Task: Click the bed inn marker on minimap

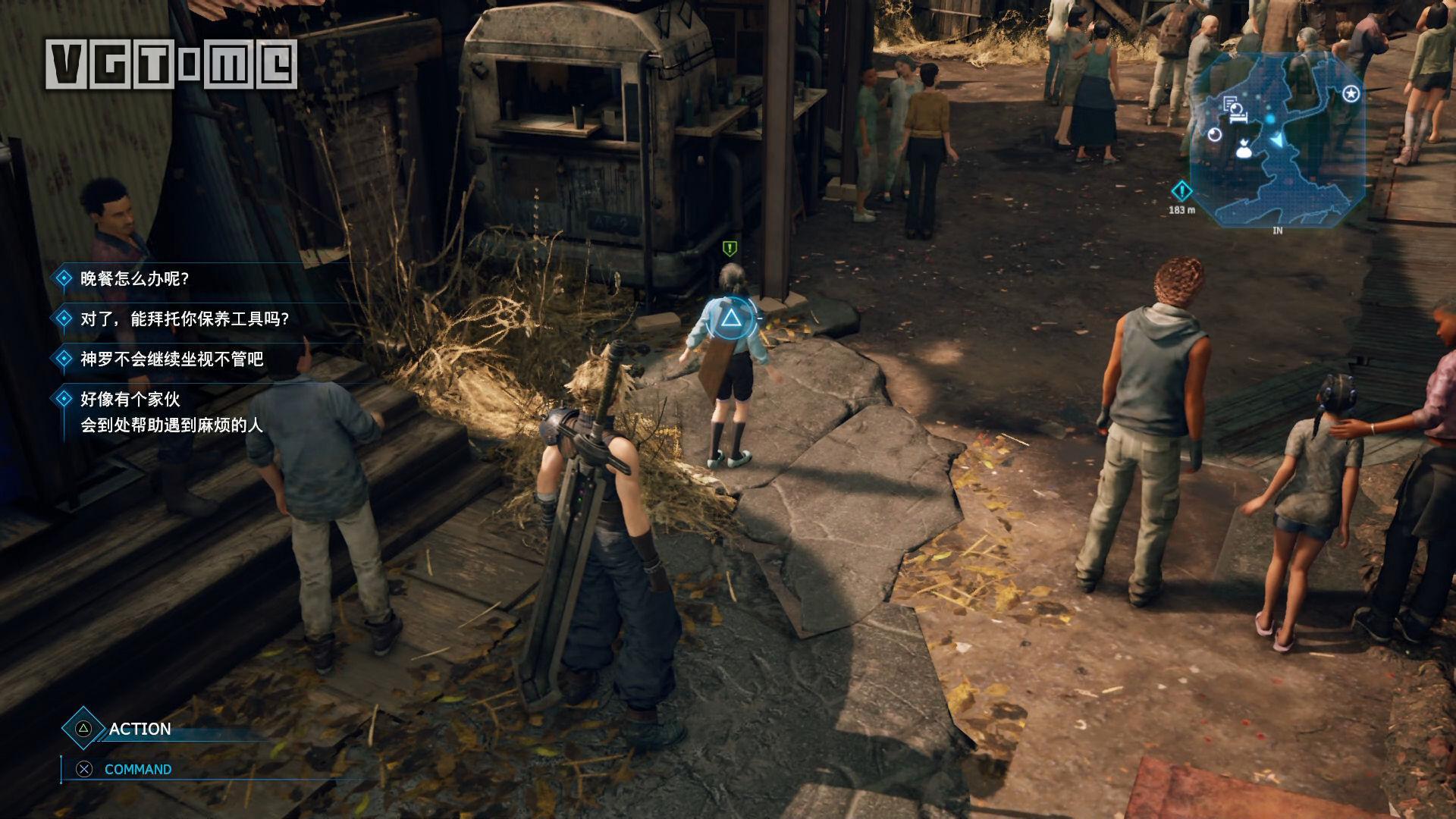Action: click(x=1238, y=118)
